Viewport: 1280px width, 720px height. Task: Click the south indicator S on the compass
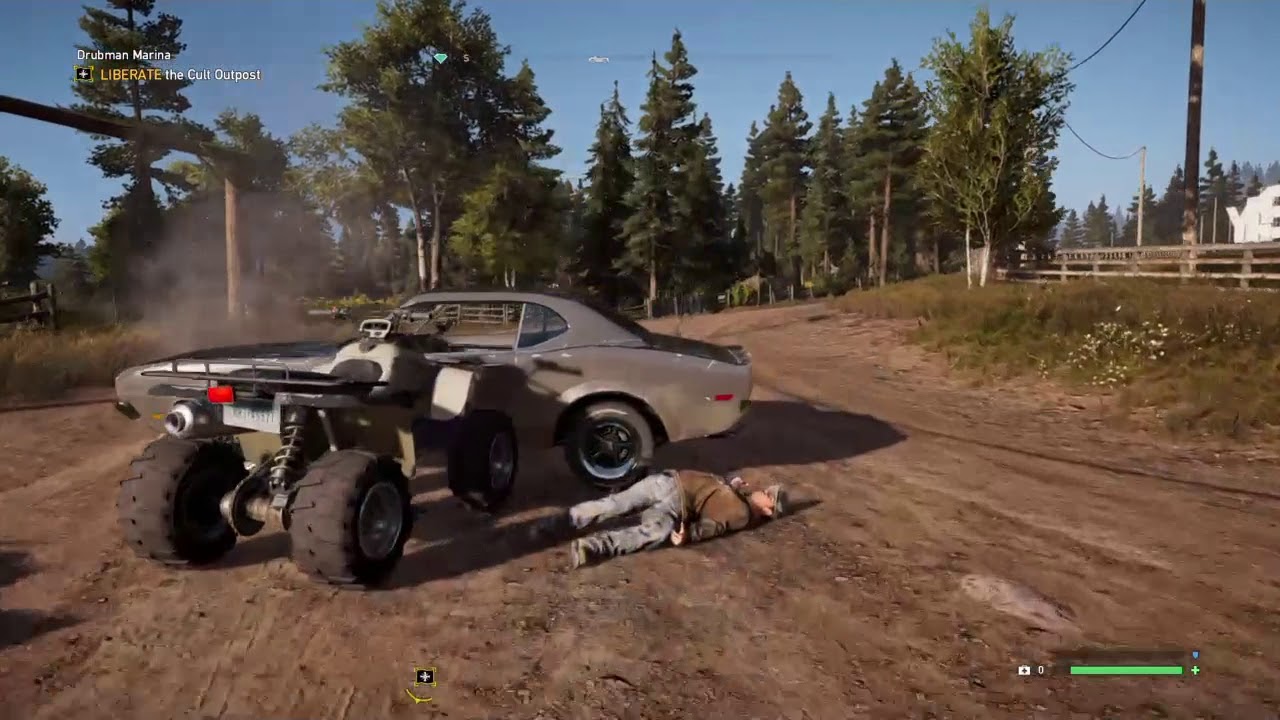click(466, 58)
